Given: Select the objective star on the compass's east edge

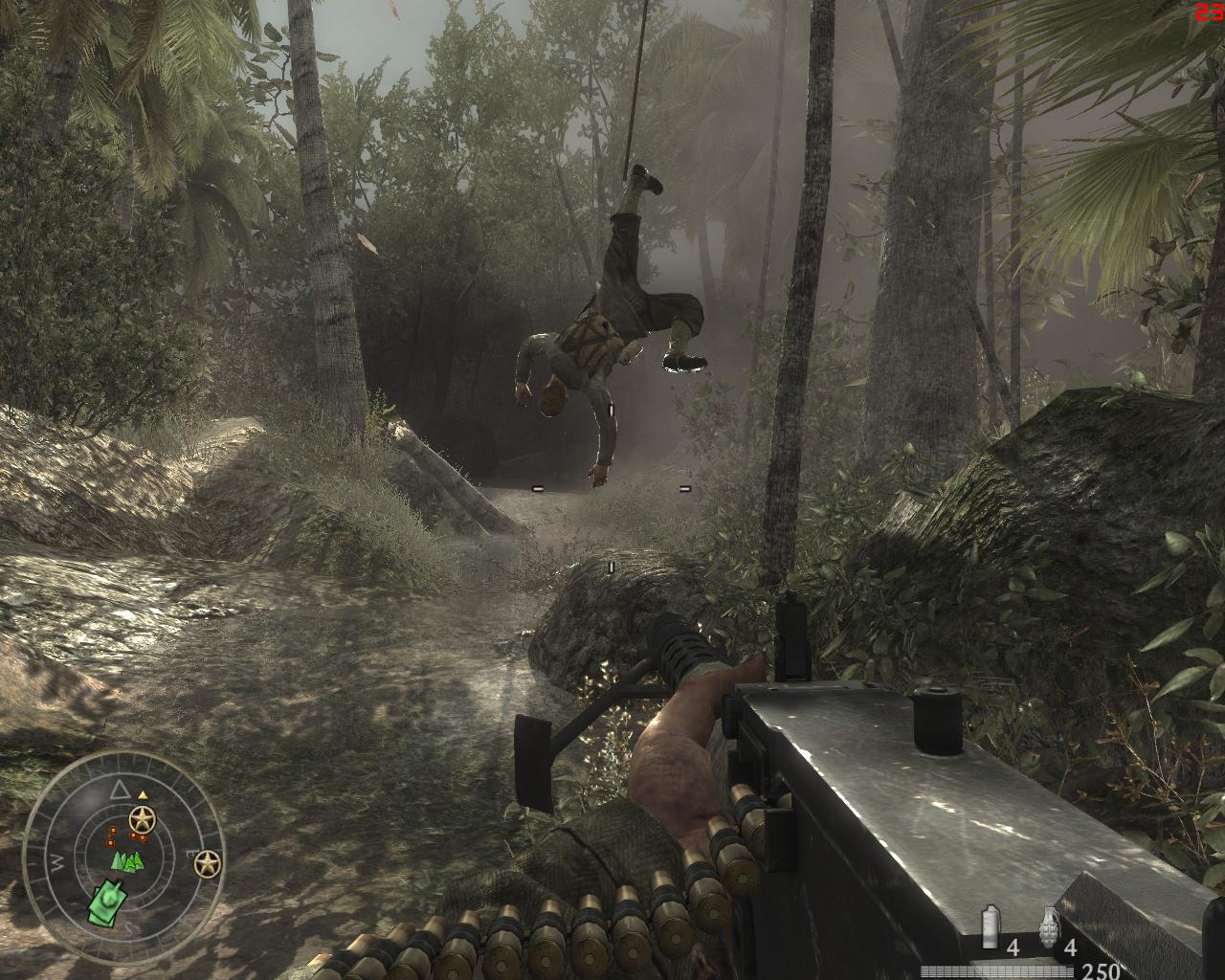Looking at the screenshot, I should click(207, 865).
